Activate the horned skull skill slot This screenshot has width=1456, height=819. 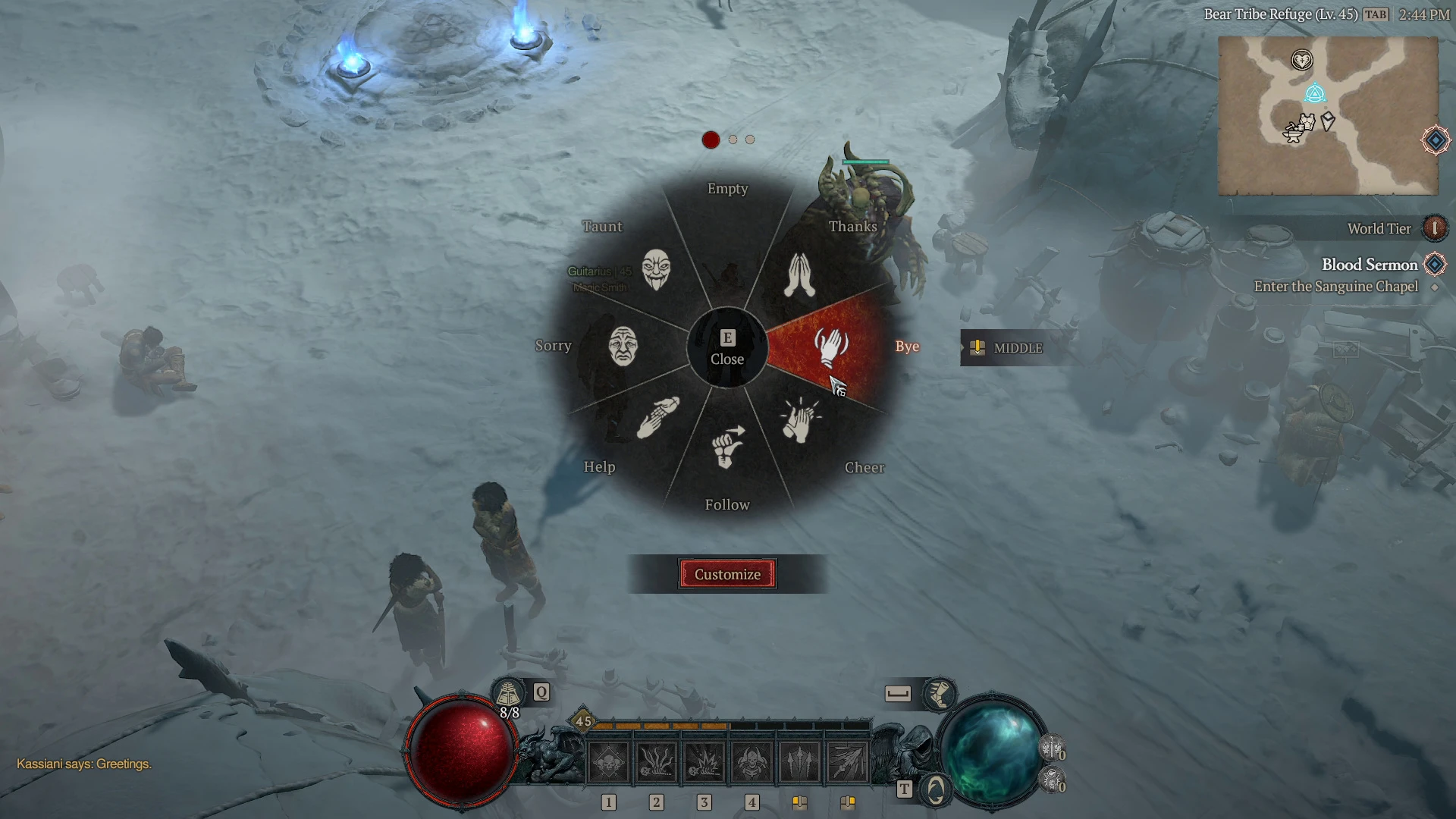coord(752,762)
